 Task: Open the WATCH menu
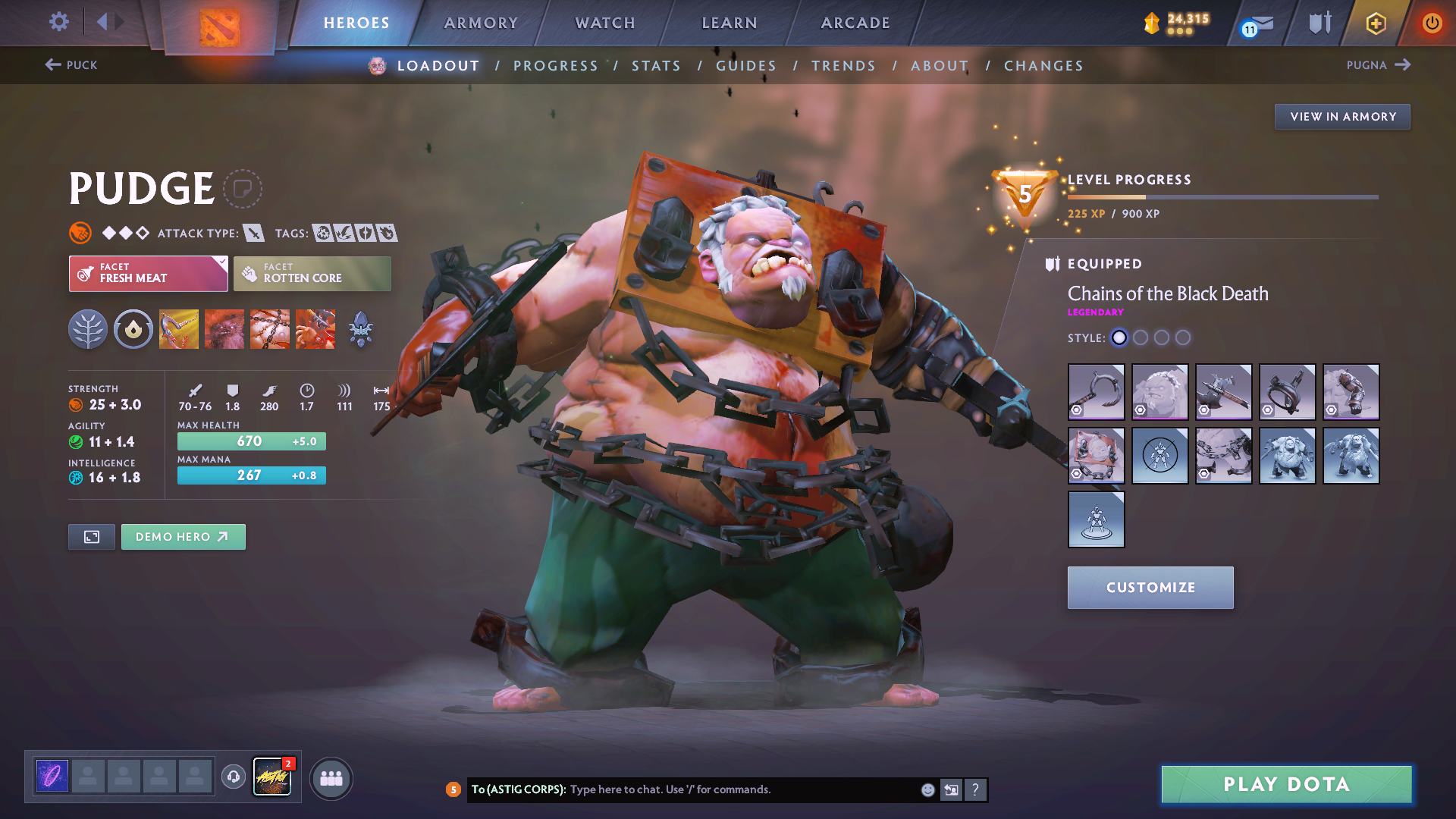604,23
